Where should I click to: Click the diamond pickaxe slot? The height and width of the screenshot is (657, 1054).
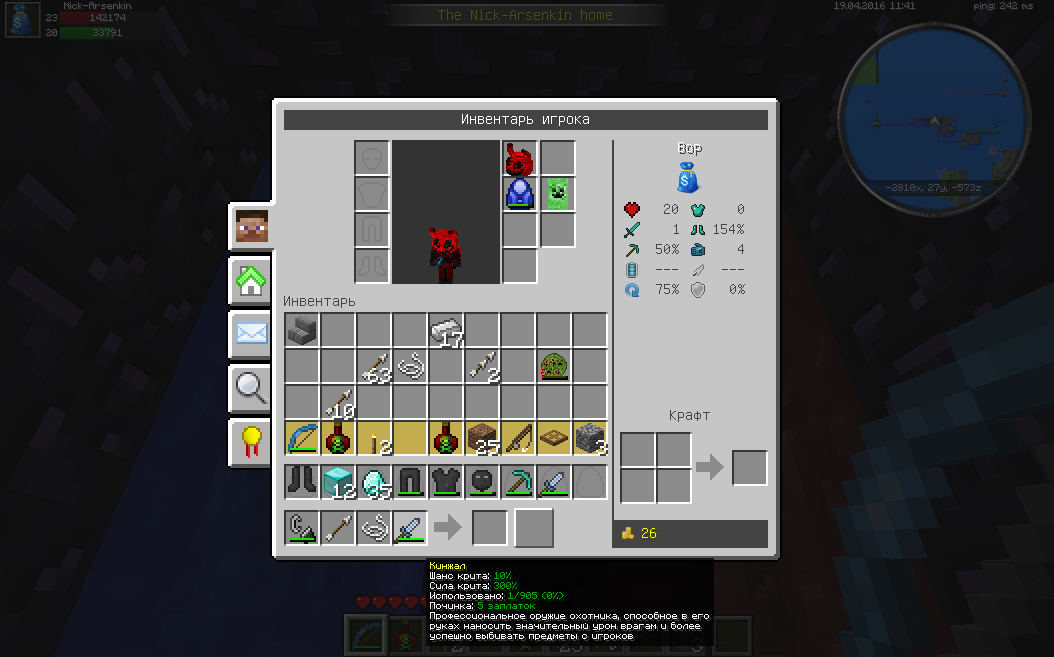point(518,481)
